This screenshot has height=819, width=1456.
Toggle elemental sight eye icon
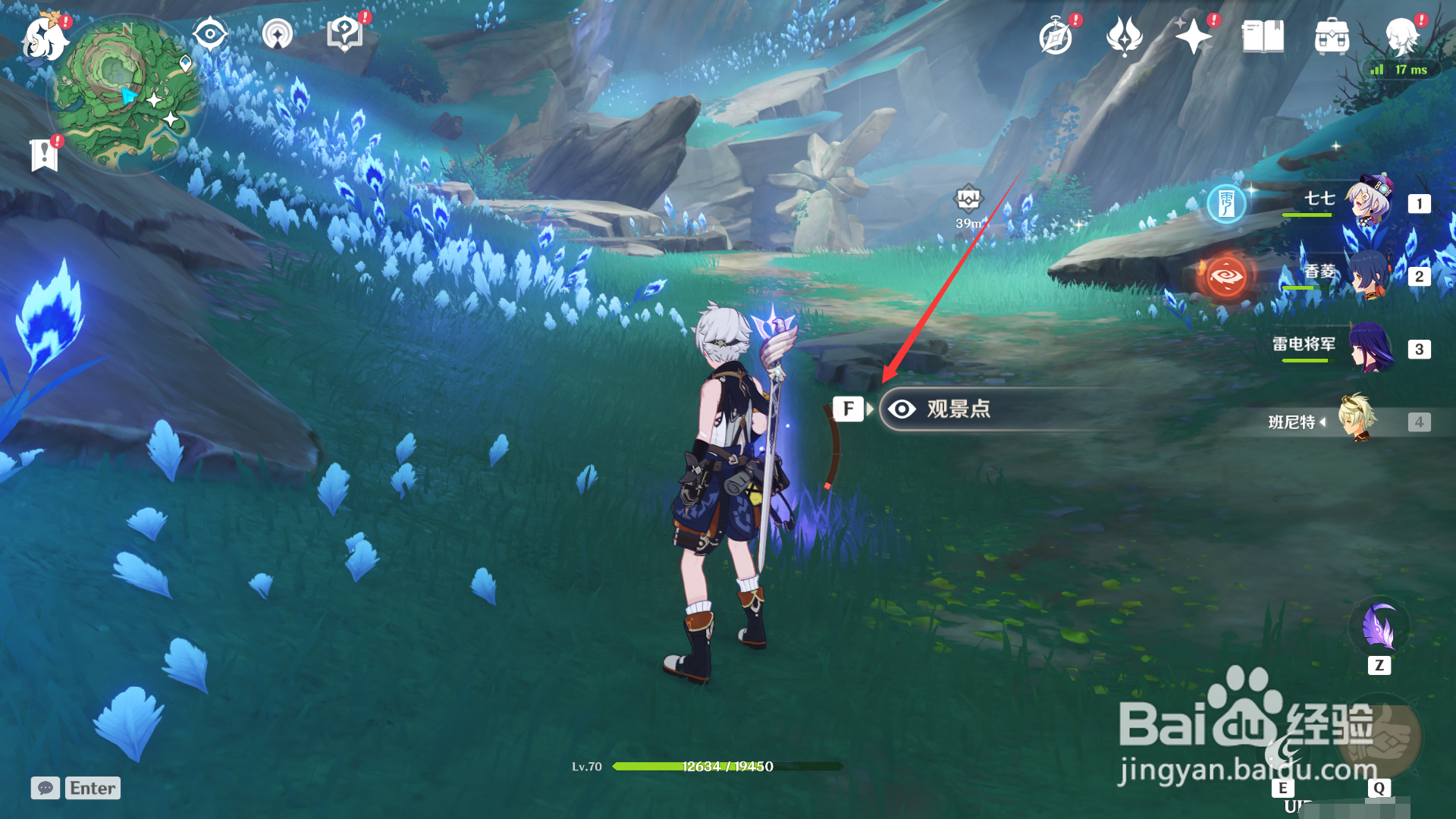pos(209,34)
